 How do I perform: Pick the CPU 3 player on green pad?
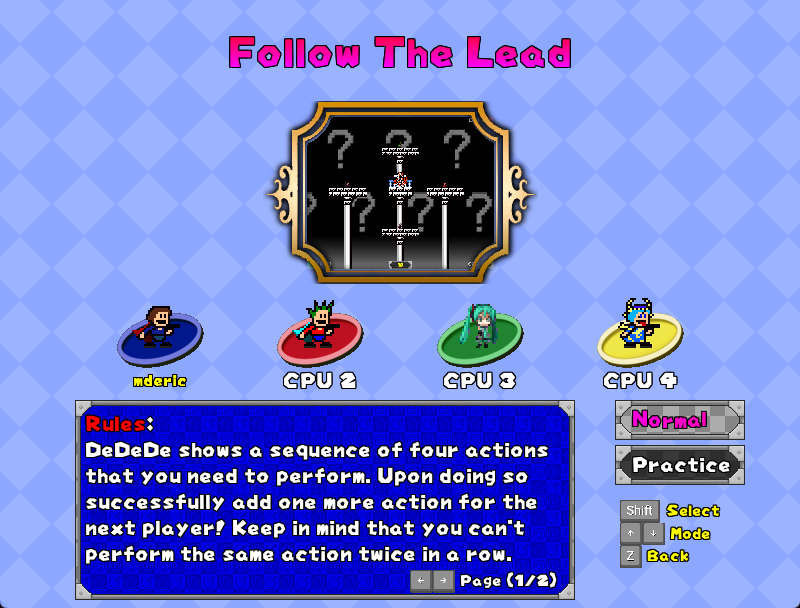point(479,335)
